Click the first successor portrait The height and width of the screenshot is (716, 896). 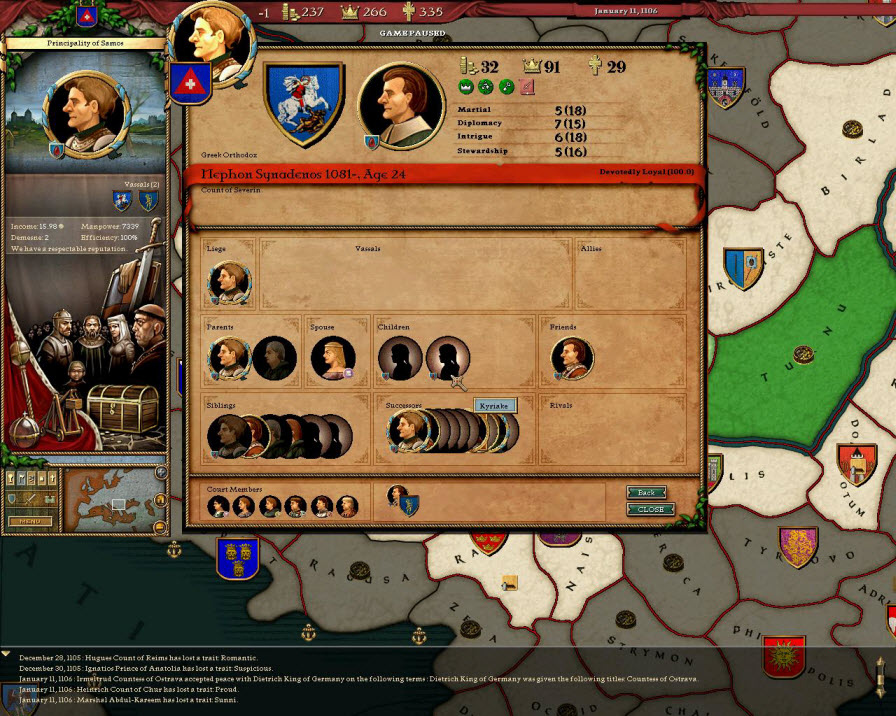point(407,431)
